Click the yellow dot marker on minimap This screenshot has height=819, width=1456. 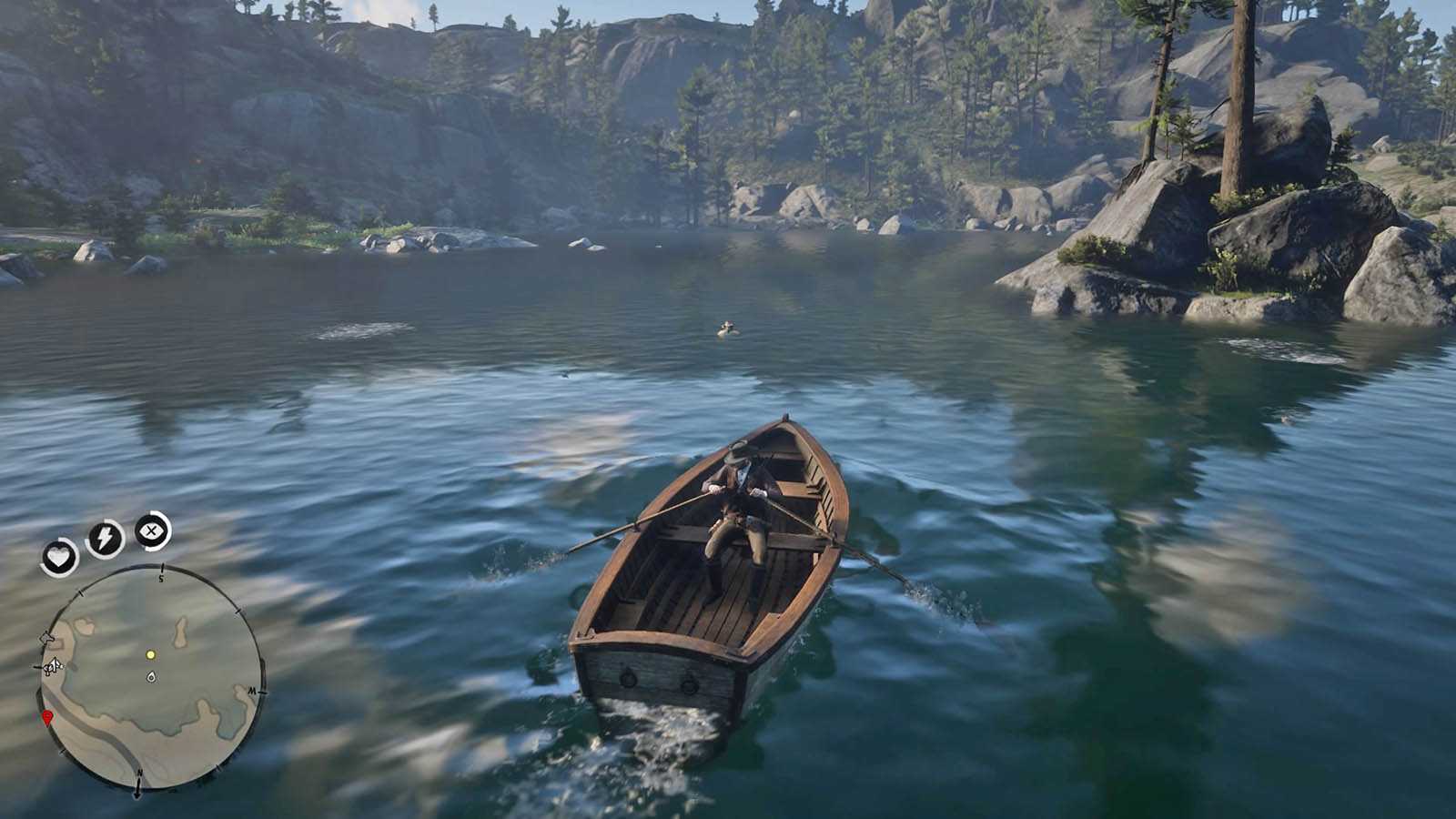pyautogui.click(x=151, y=654)
